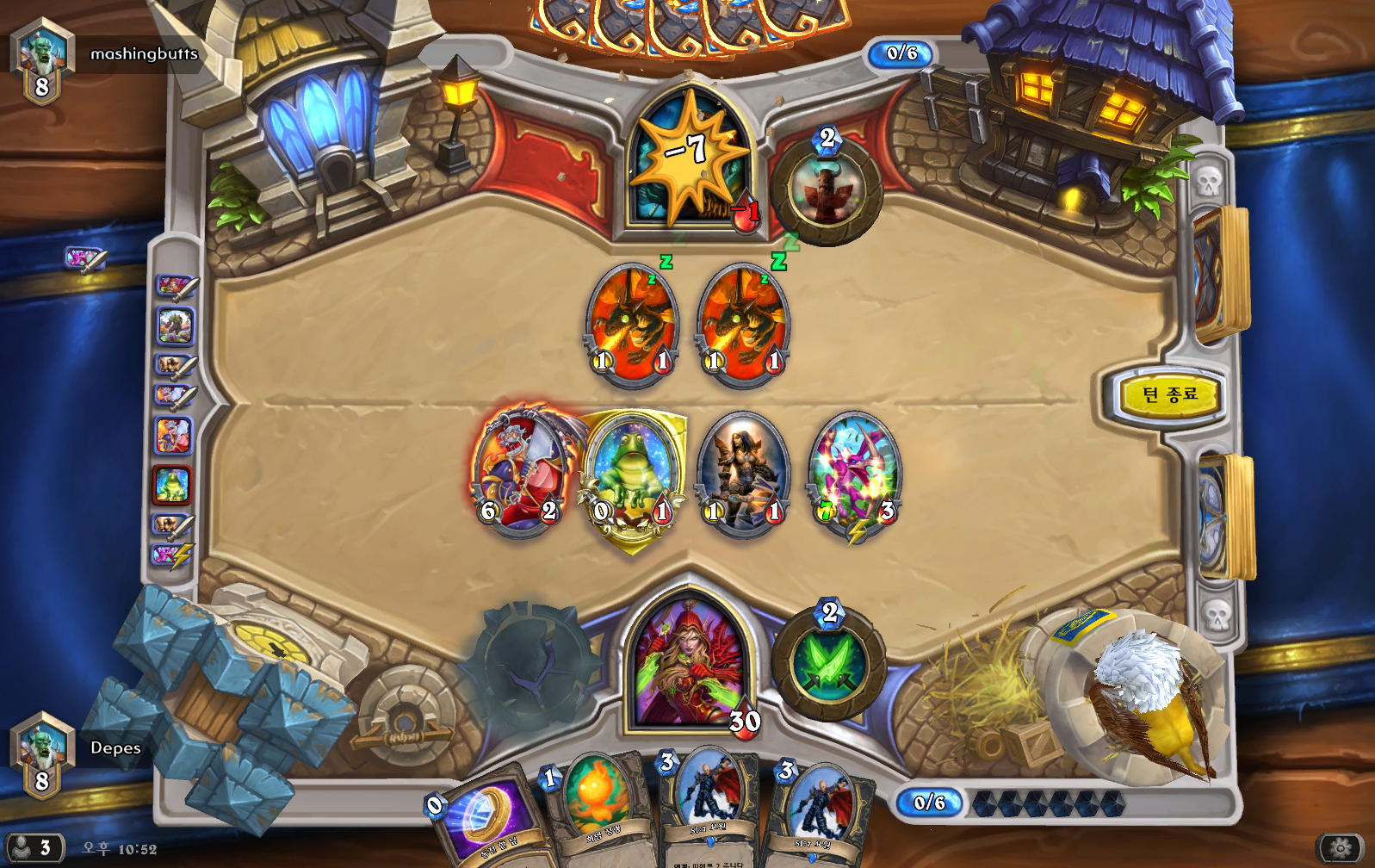Open the settings gear menu
1375x868 pixels.
pos(1340,848)
